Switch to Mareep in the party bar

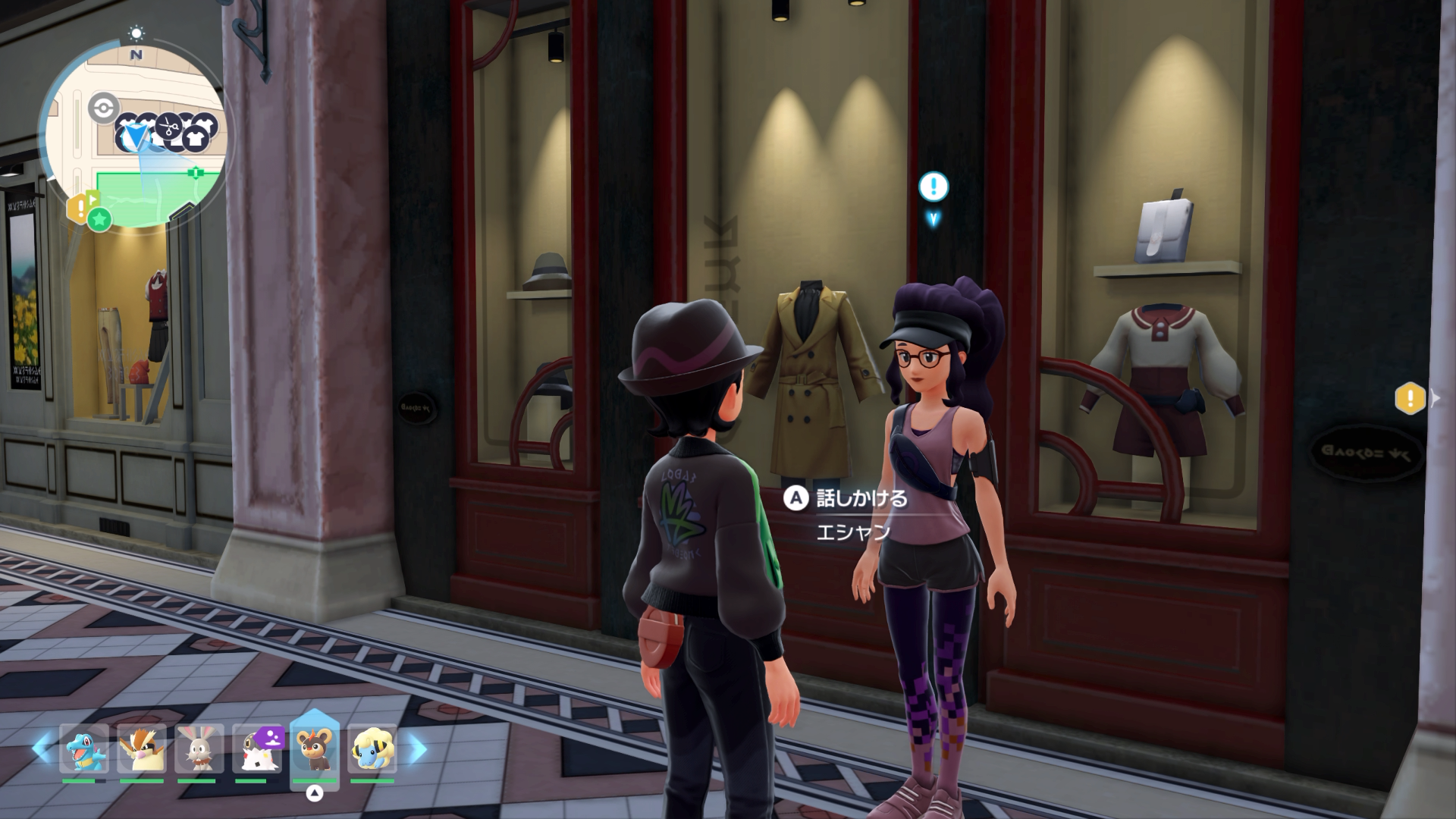coord(372,748)
